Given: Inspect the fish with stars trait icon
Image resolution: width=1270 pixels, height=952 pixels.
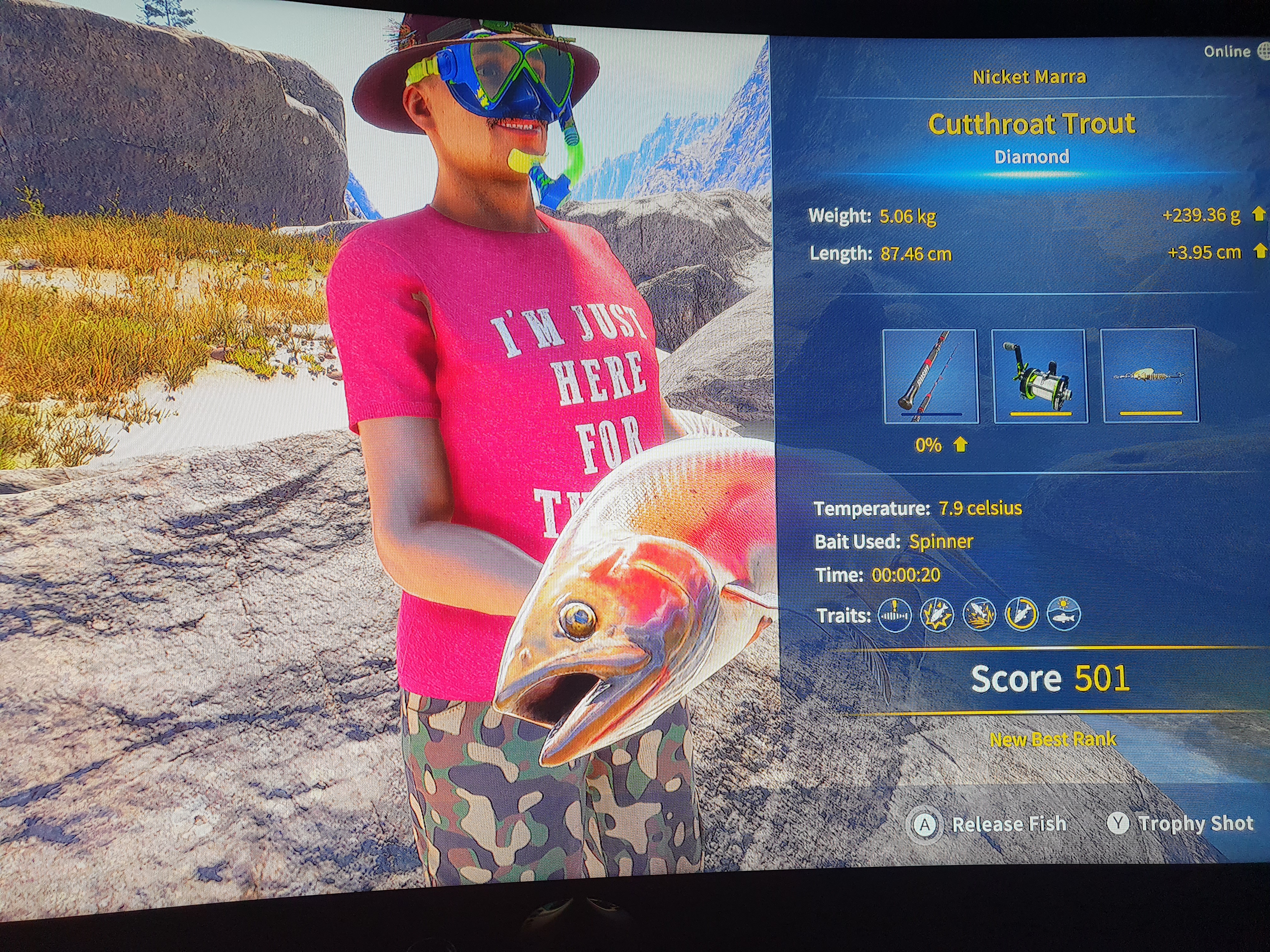Looking at the screenshot, I should click(x=936, y=615).
